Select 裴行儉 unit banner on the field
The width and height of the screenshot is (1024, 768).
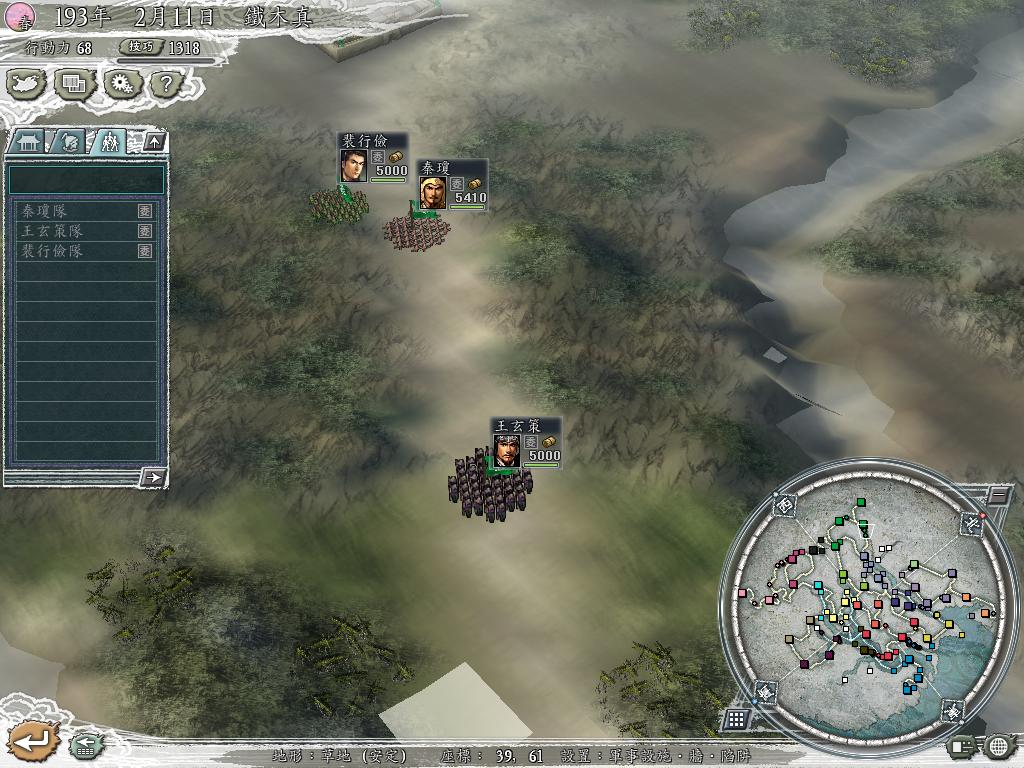pos(372,158)
